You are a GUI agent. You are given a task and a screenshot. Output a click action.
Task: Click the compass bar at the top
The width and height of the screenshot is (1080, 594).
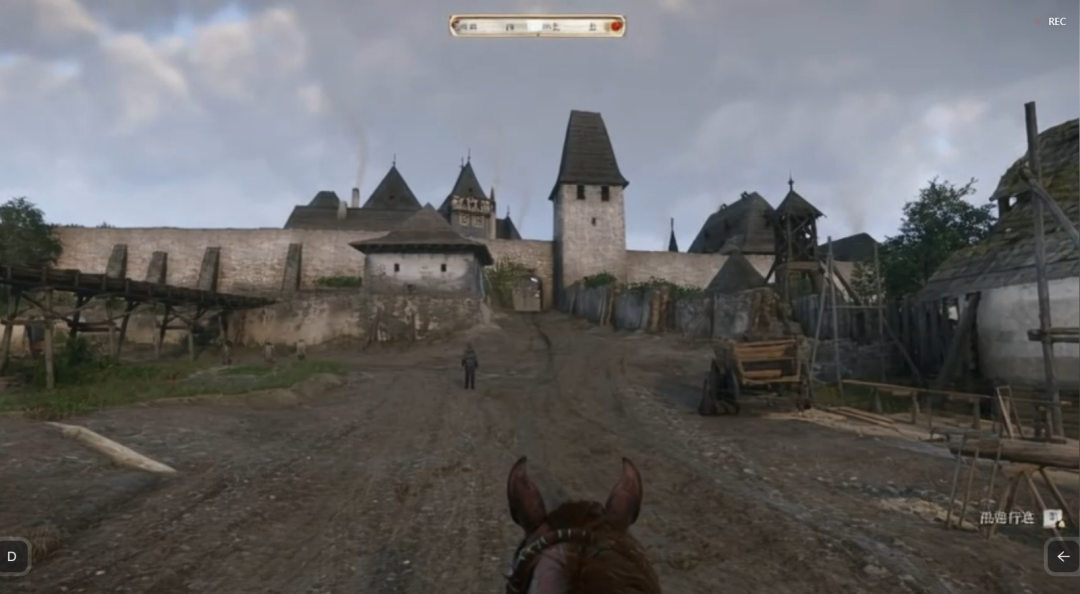pyautogui.click(x=537, y=26)
